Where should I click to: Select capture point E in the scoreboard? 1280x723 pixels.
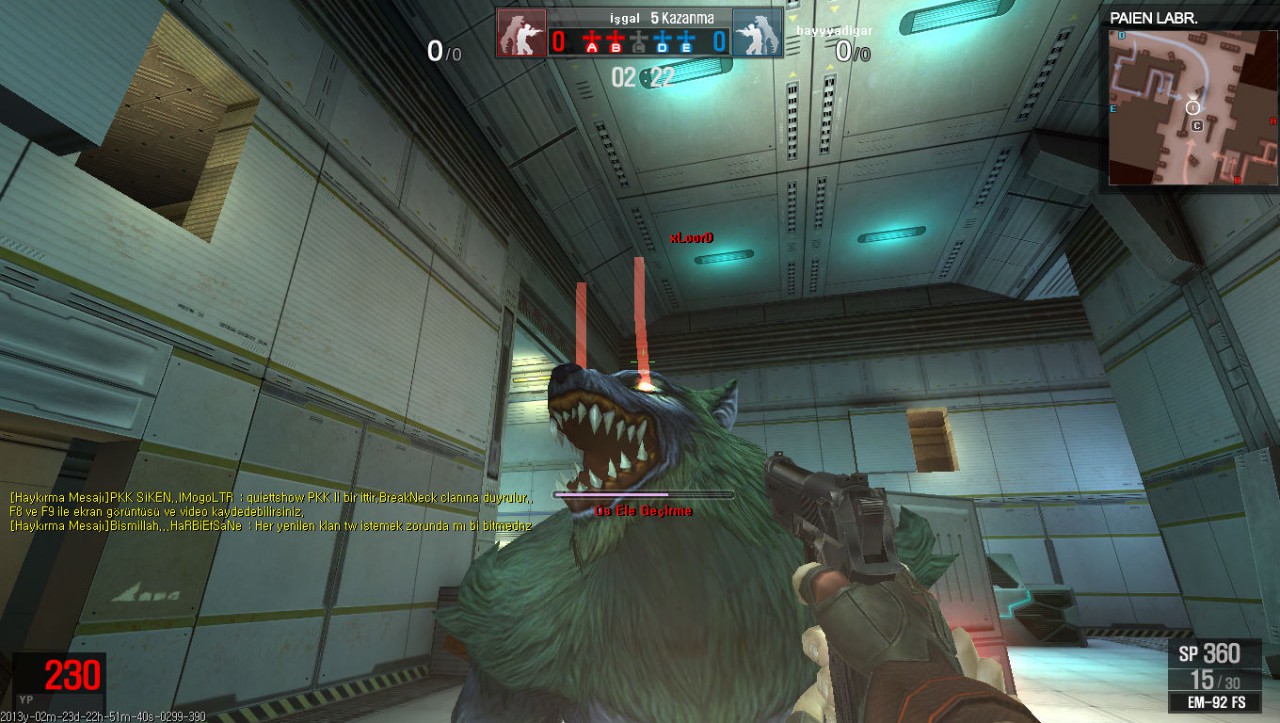688,42
